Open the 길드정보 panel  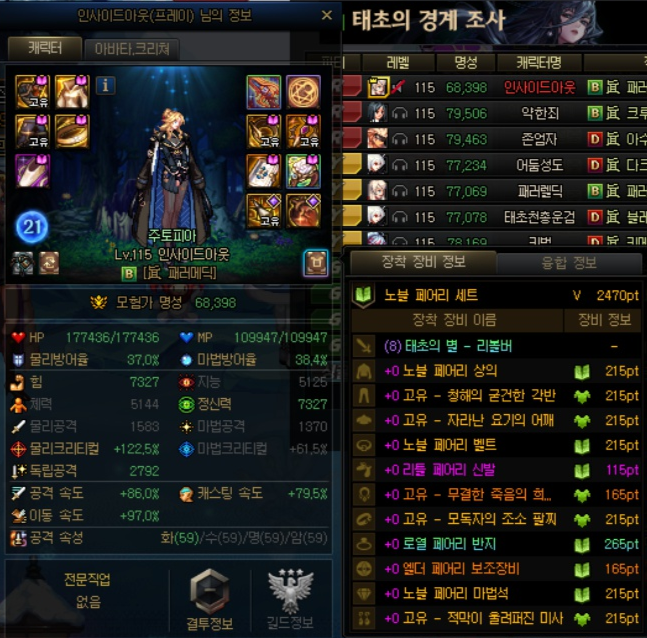point(291,599)
